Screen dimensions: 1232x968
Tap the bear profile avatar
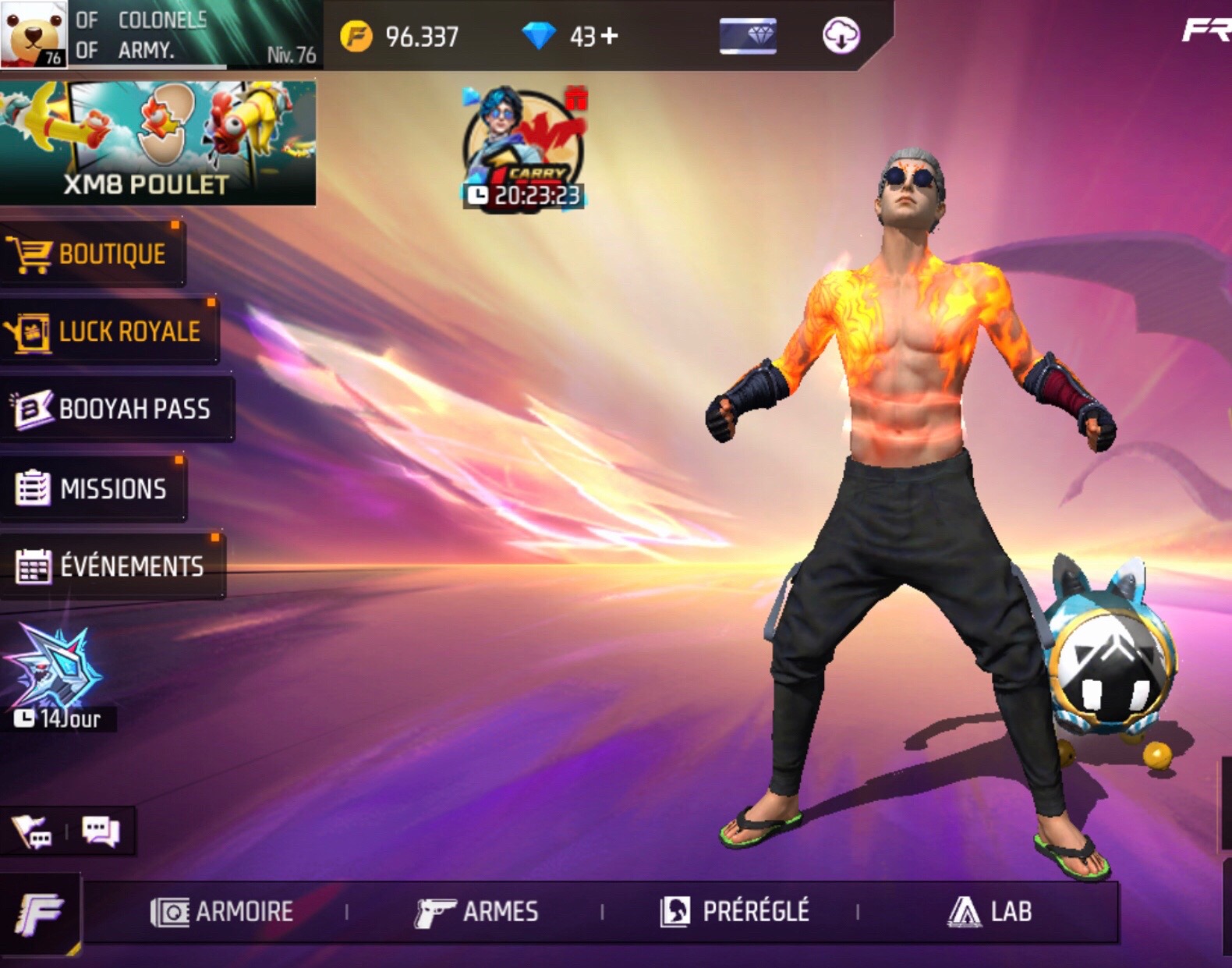tap(34, 34)
